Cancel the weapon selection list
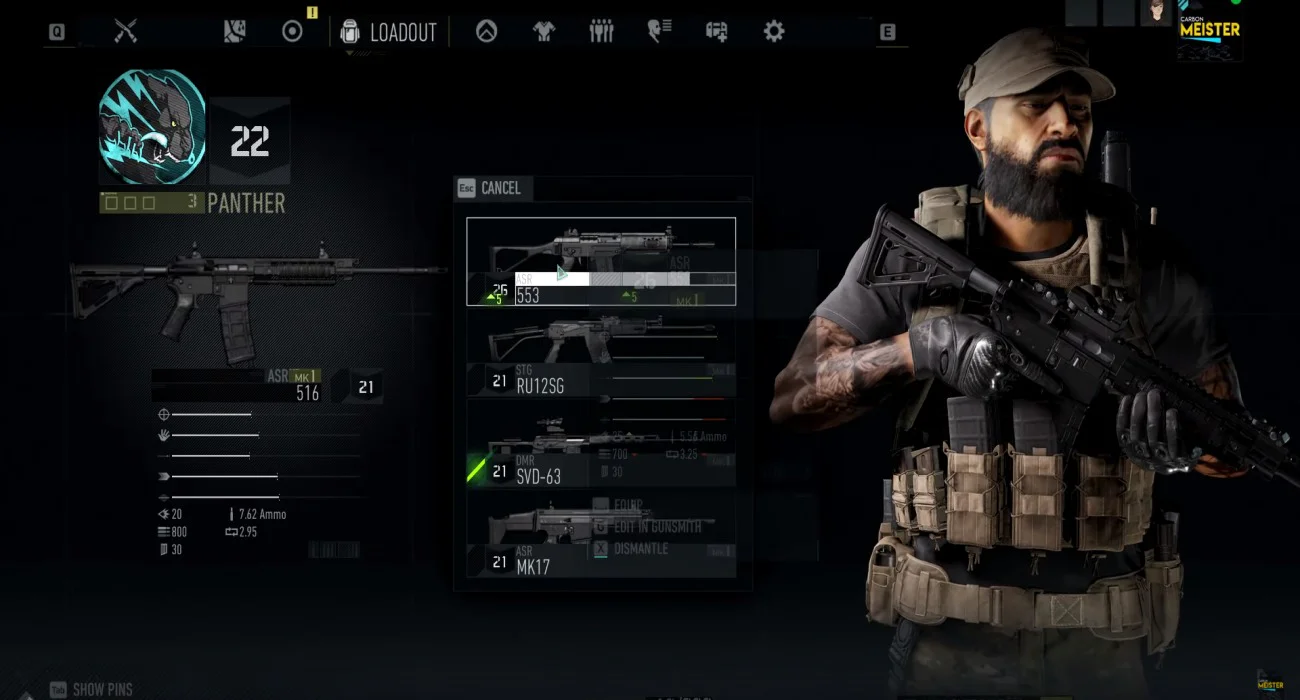 pos(490,188)
